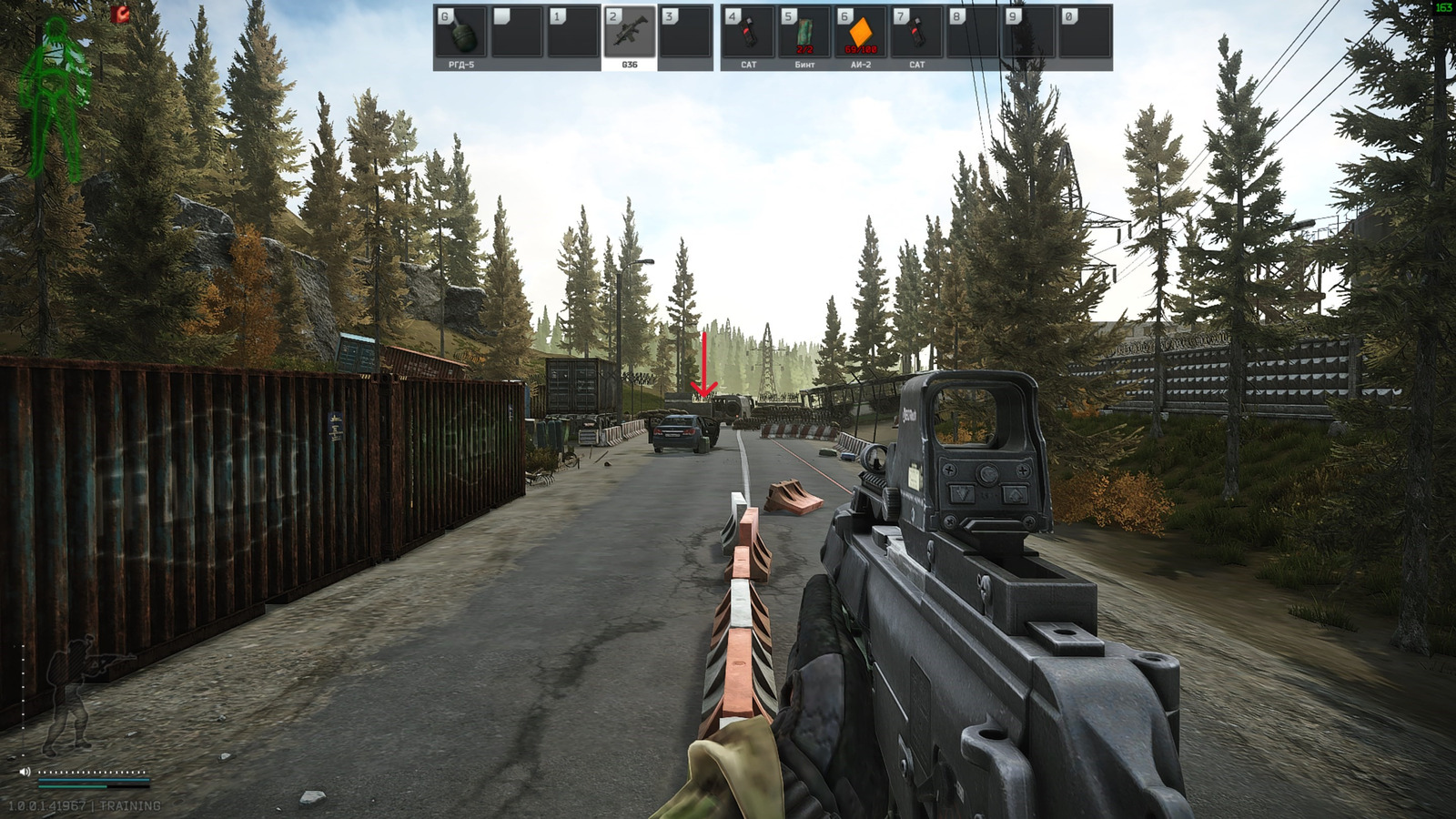Use the CAT tourniquet in slot 4

click(749, 35)
